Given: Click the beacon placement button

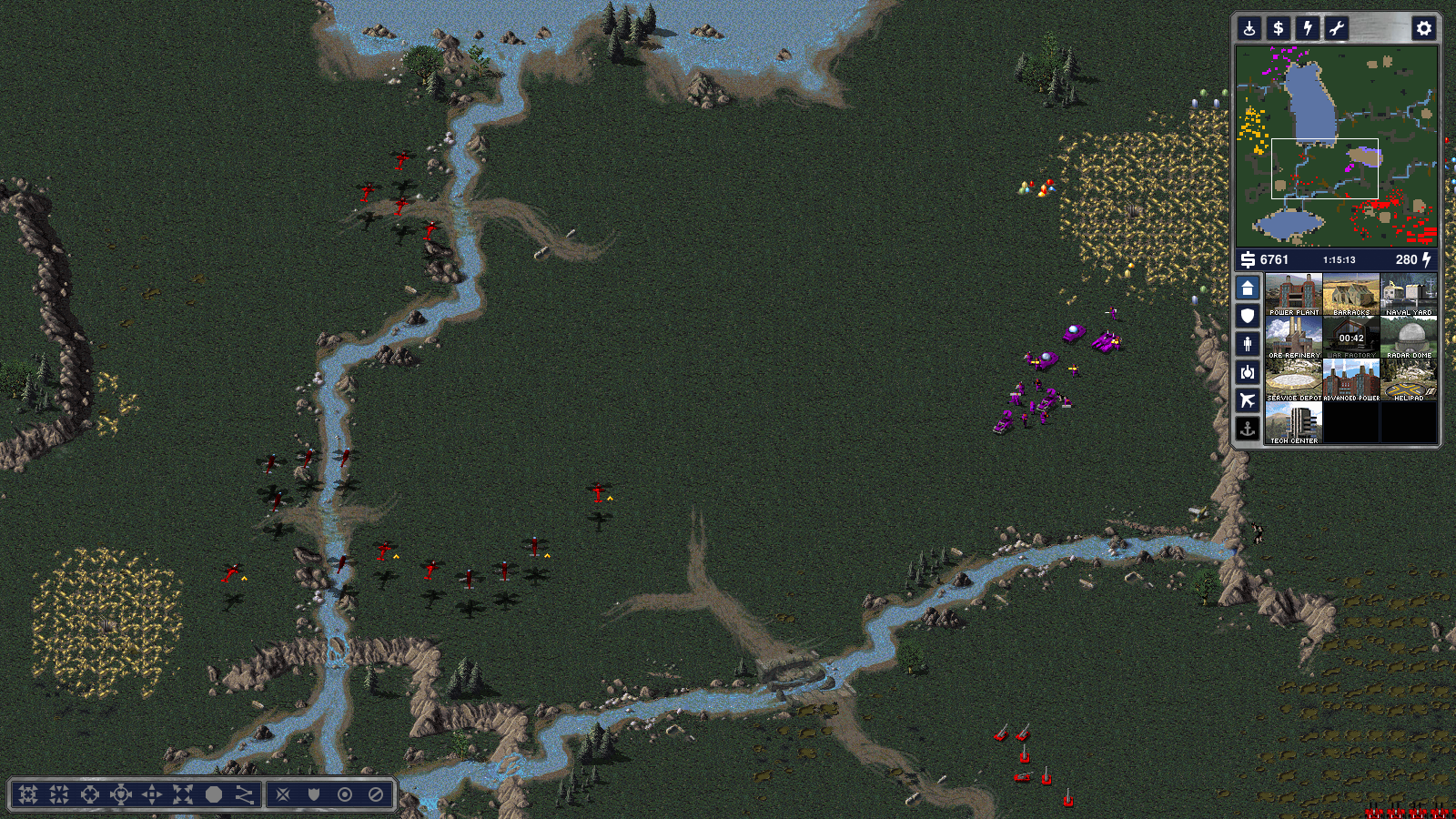Looking at the screenshot, I should (1249, 28).
